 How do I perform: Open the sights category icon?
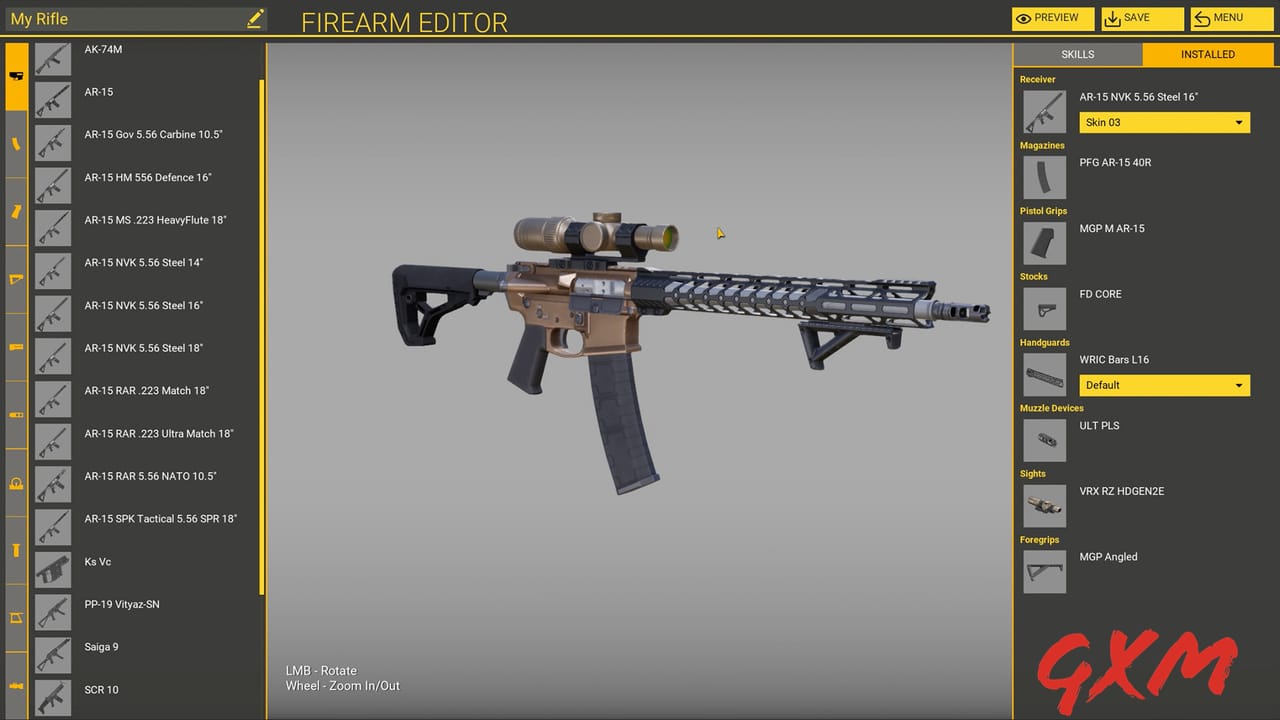click(x=15, y=483)
